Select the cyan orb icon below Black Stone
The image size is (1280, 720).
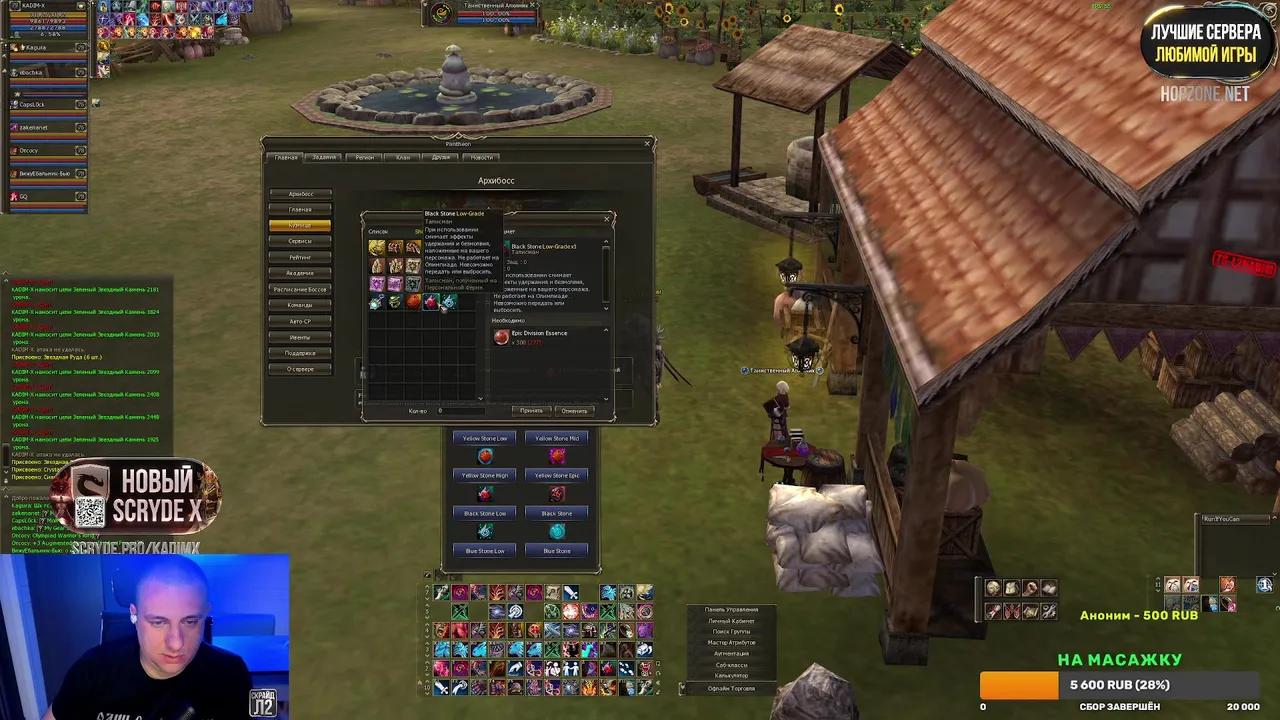[557, 531]
